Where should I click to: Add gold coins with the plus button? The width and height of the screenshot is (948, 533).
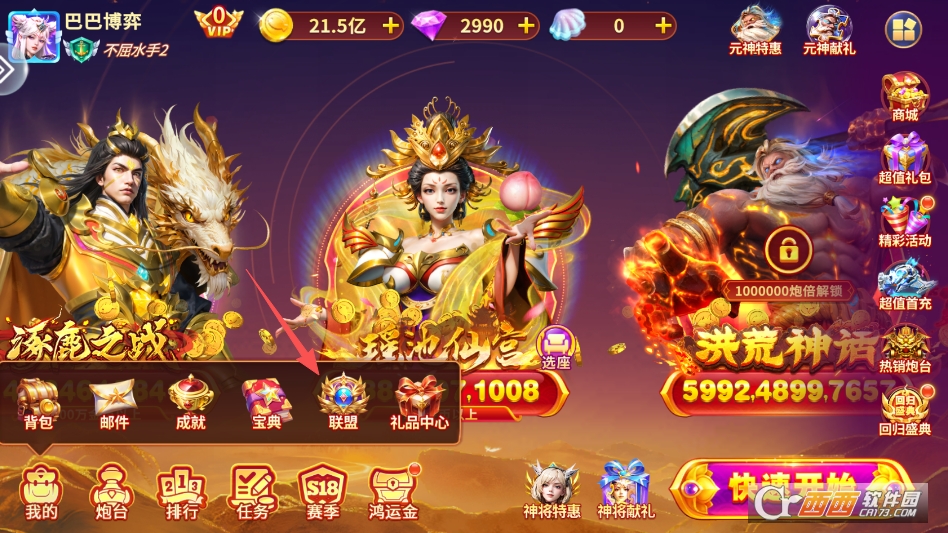(x=390, y=26)
